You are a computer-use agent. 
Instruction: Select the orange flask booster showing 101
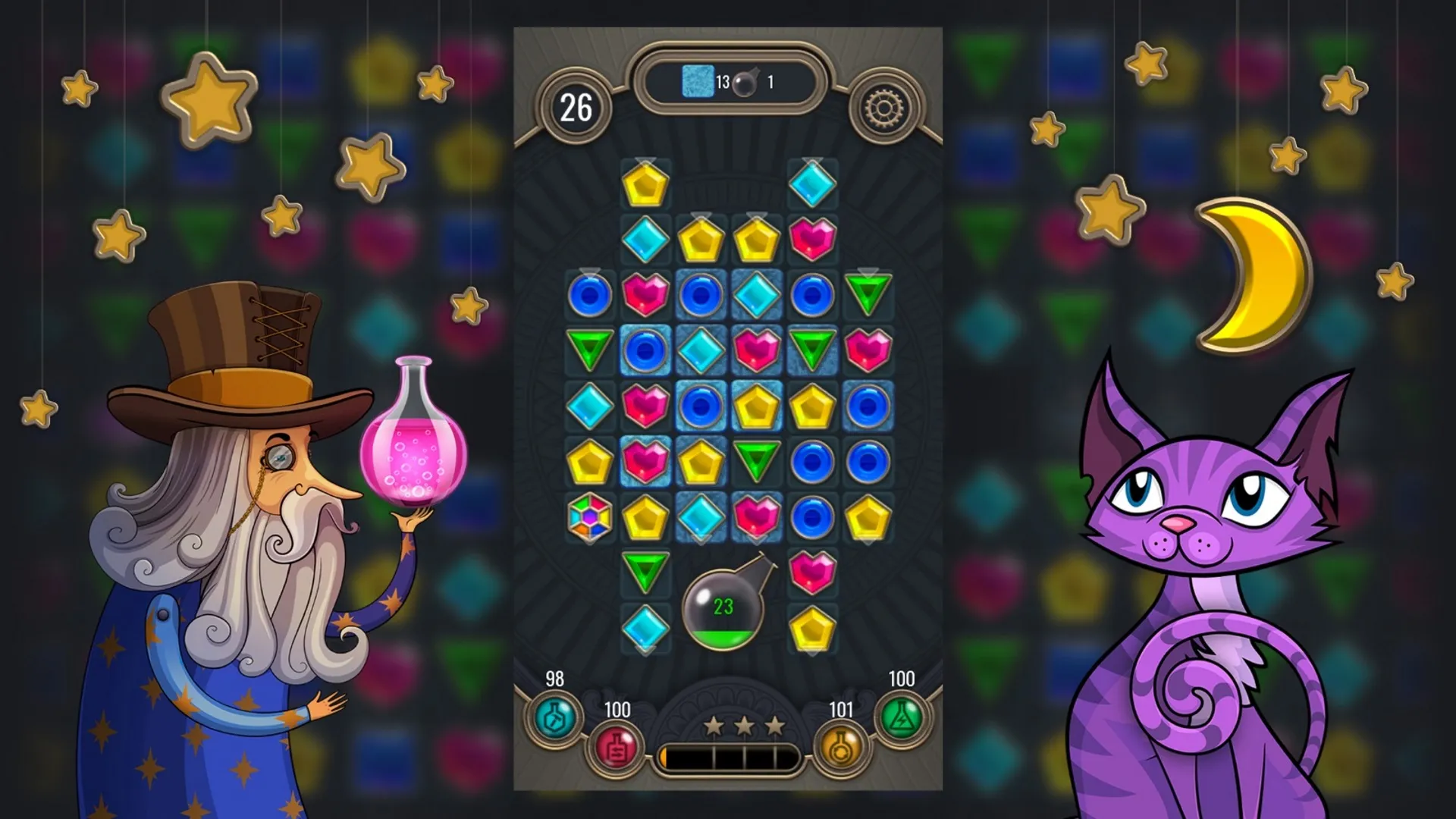click(839, 745)
